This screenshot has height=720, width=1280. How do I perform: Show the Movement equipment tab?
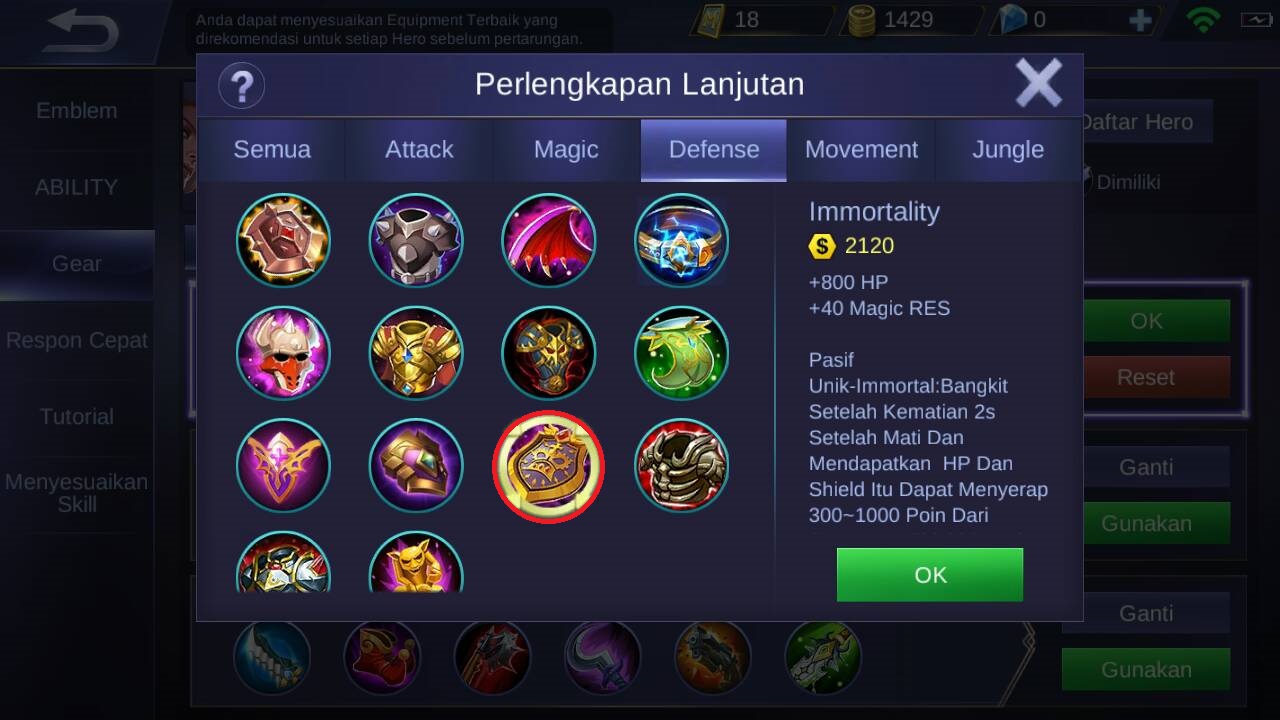pyautogui.click(x=861, y=150)
